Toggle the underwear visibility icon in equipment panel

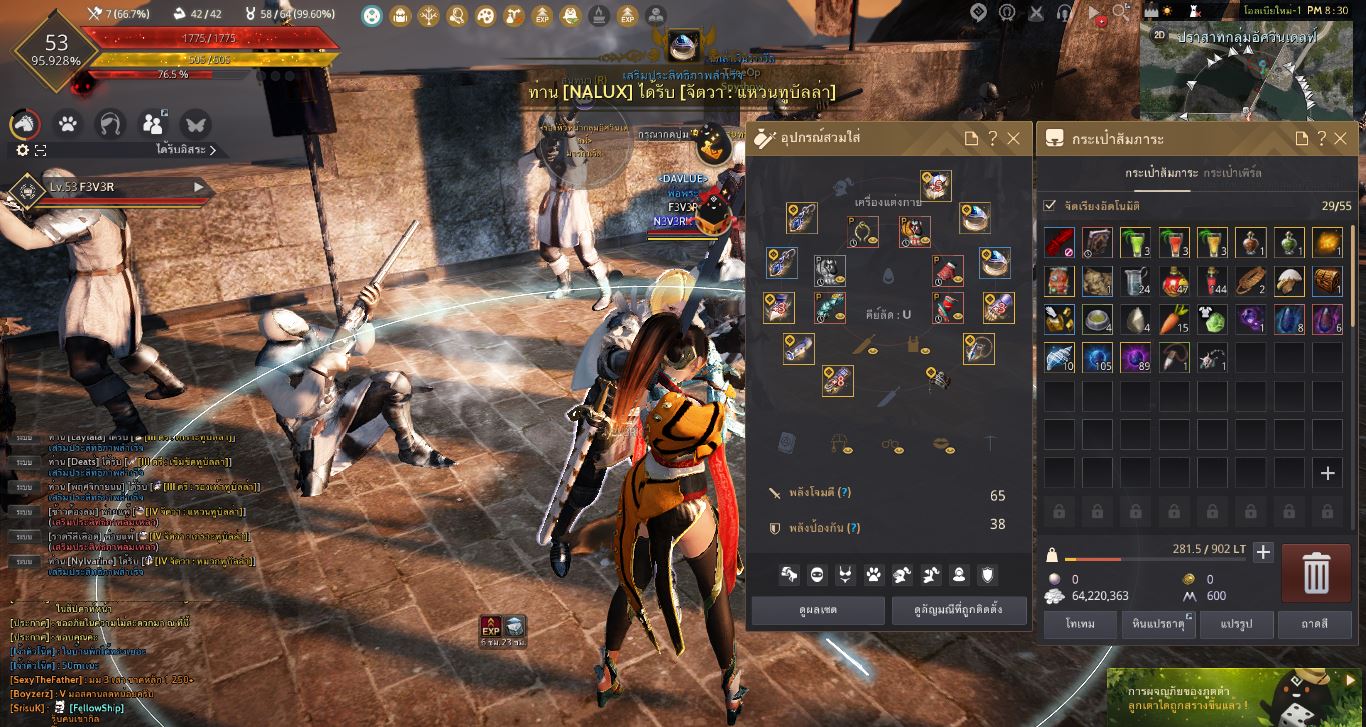click(x=845, y=573)
